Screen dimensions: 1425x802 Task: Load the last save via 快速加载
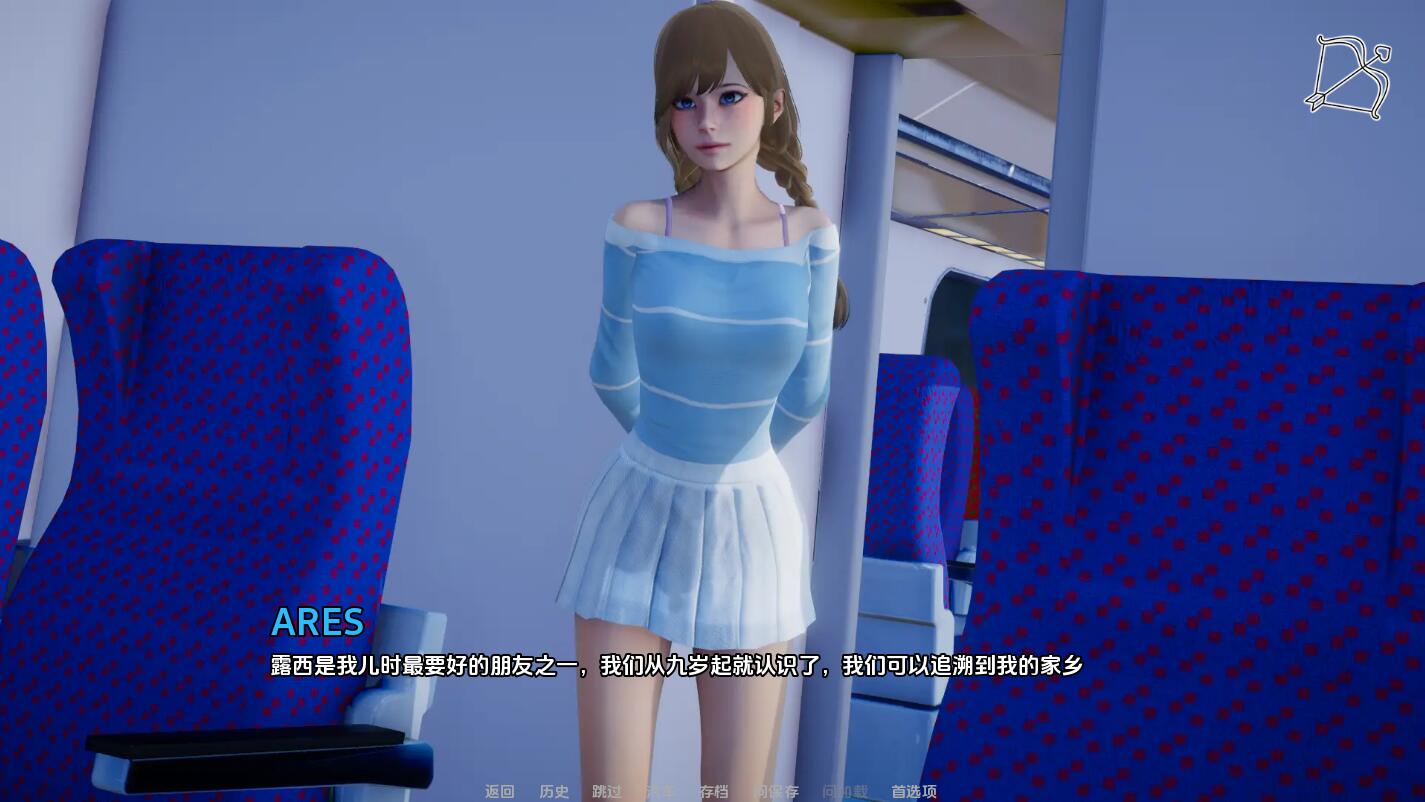coord(847,789)
